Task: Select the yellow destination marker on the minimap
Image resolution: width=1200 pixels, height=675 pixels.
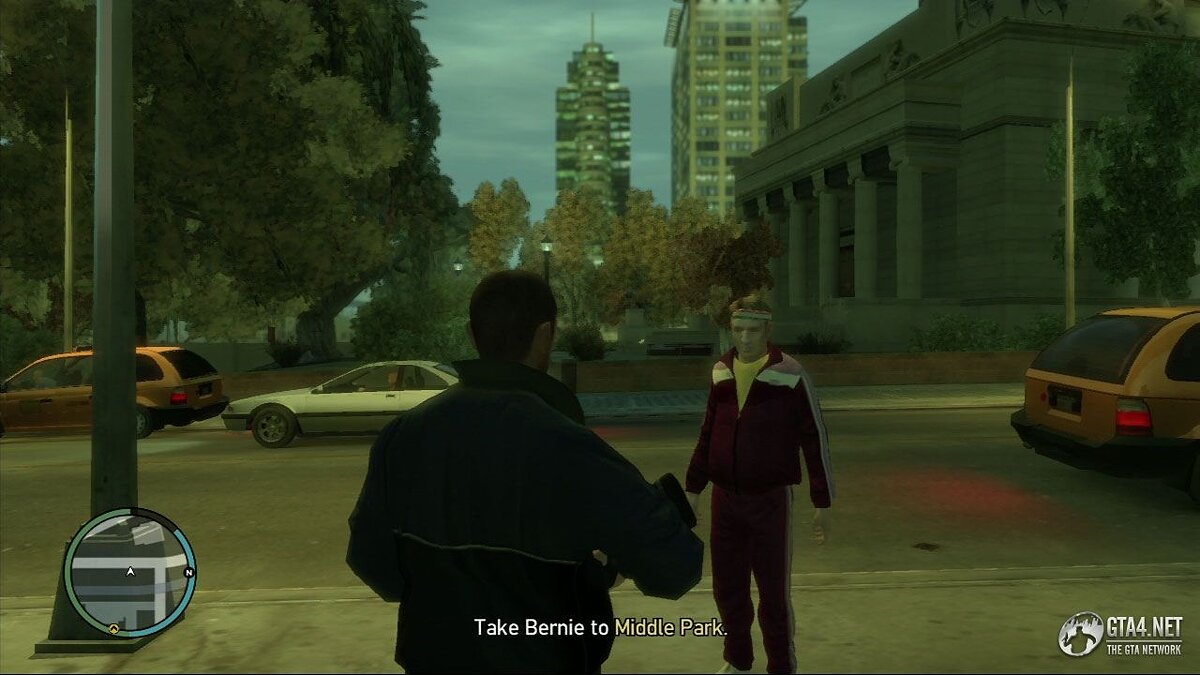Action: 114,629
